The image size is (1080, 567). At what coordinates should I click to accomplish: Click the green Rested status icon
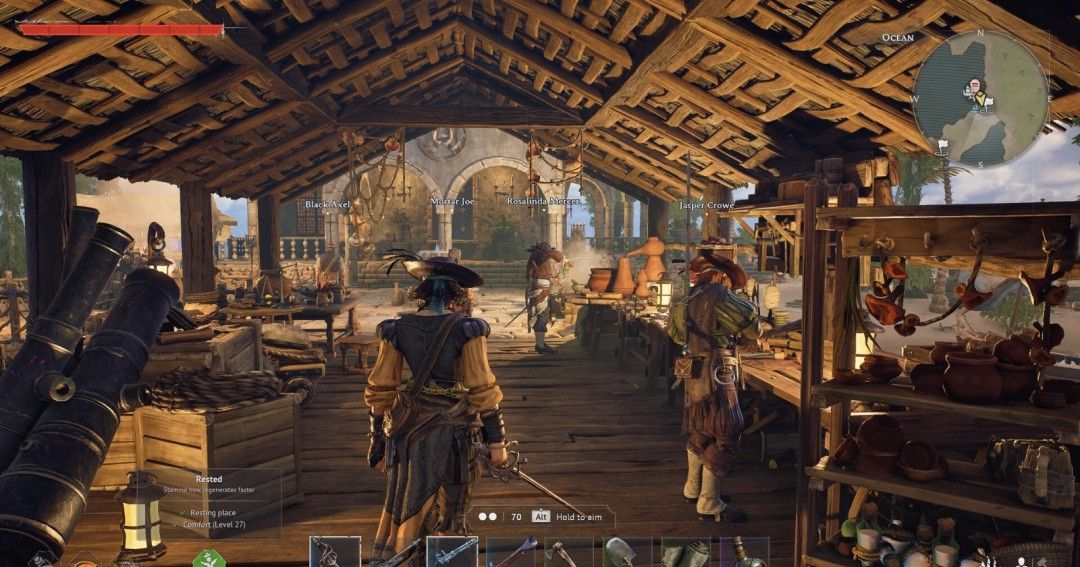click(210, 558)
